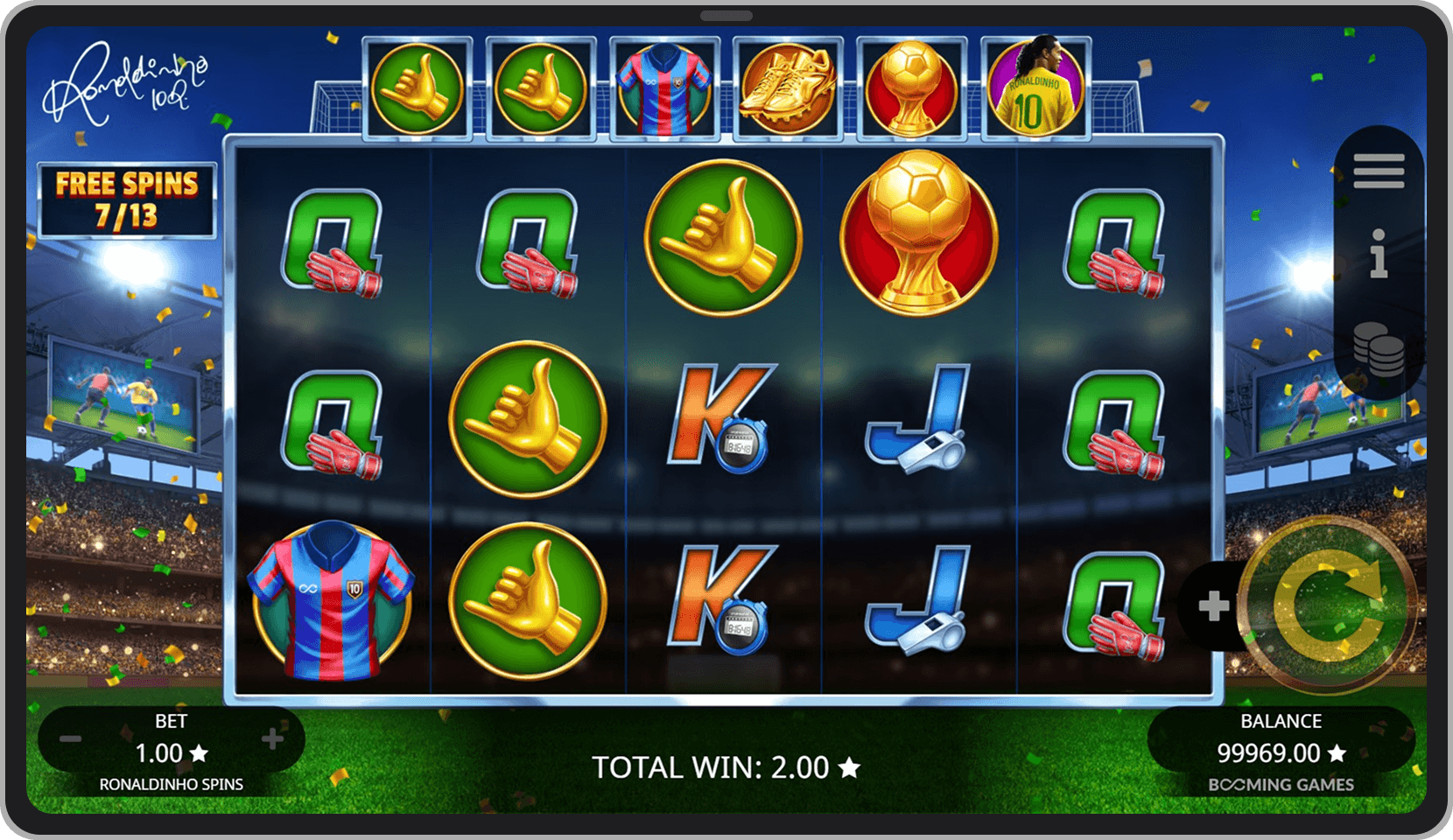Image resolution: width=1453 pixels, height=840 pixels.
Task: Open the game menu via hamburger icon
Action: (x=1378, y=171)
